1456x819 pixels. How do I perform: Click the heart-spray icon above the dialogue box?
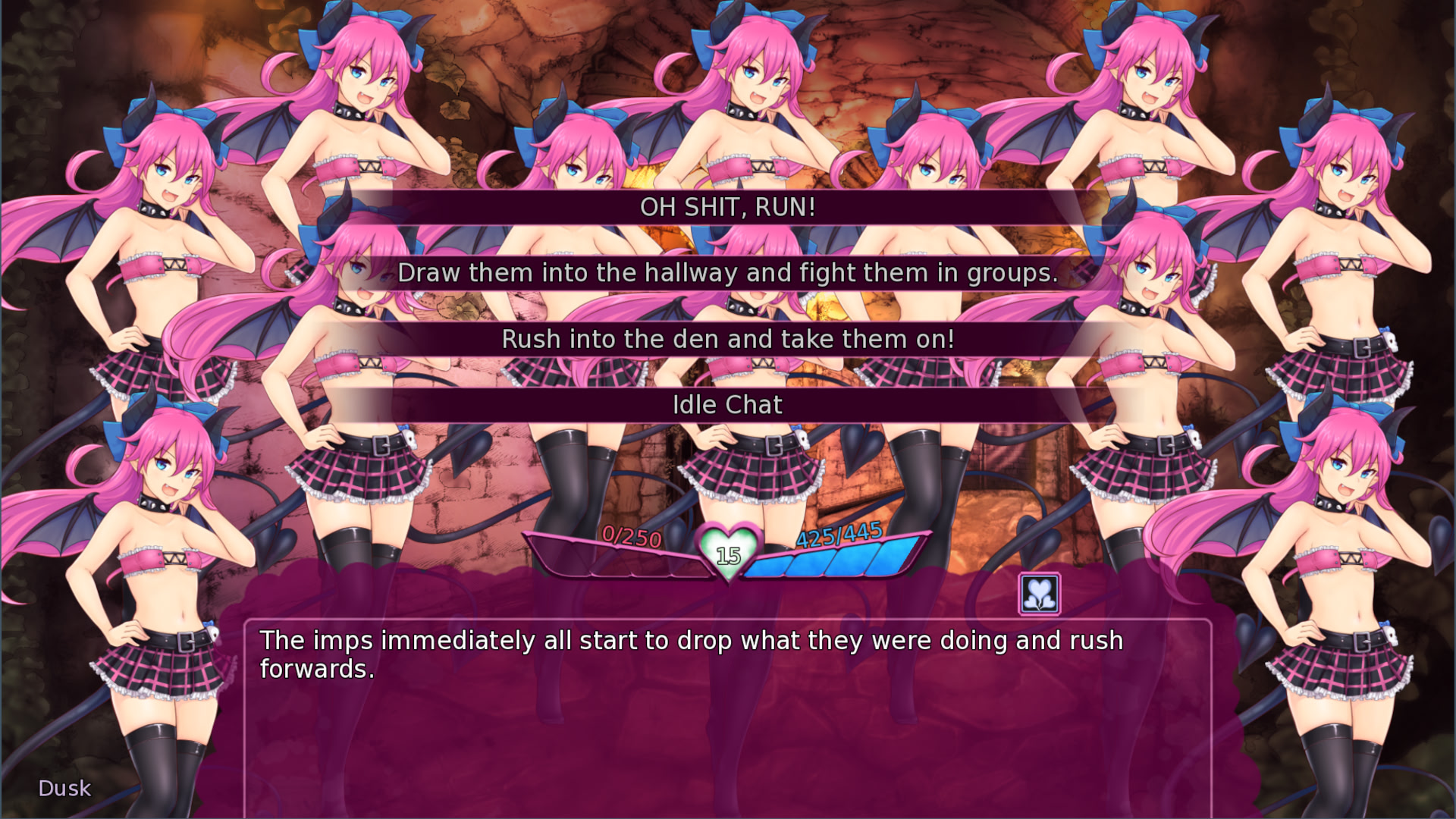[x=1039, y=595]
